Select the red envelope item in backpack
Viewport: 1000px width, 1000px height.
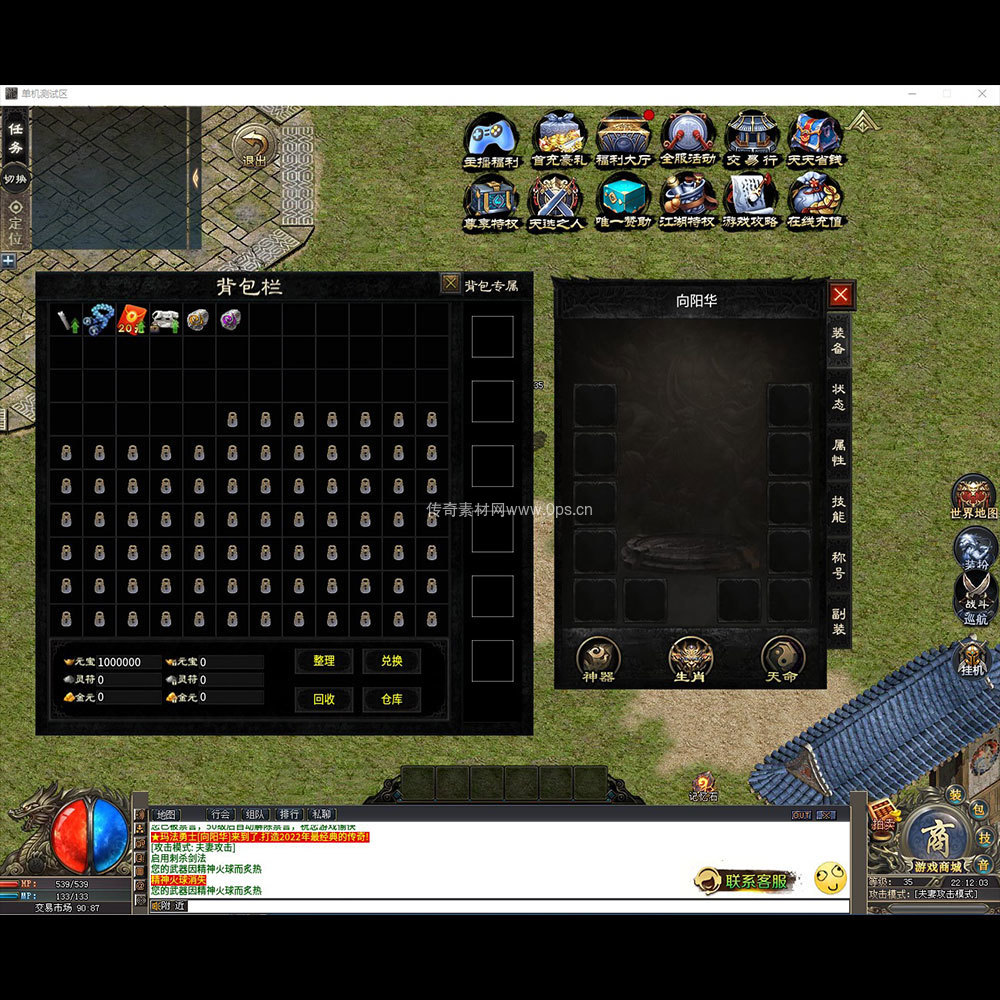click(x=132, y=320)
